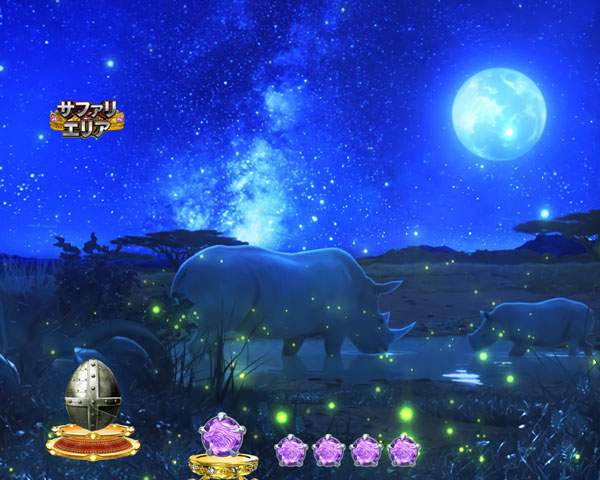This screenshot has width=600, height=480.
Task: Select the armored helmet egg icon
Action: click(x=91, y=397)
